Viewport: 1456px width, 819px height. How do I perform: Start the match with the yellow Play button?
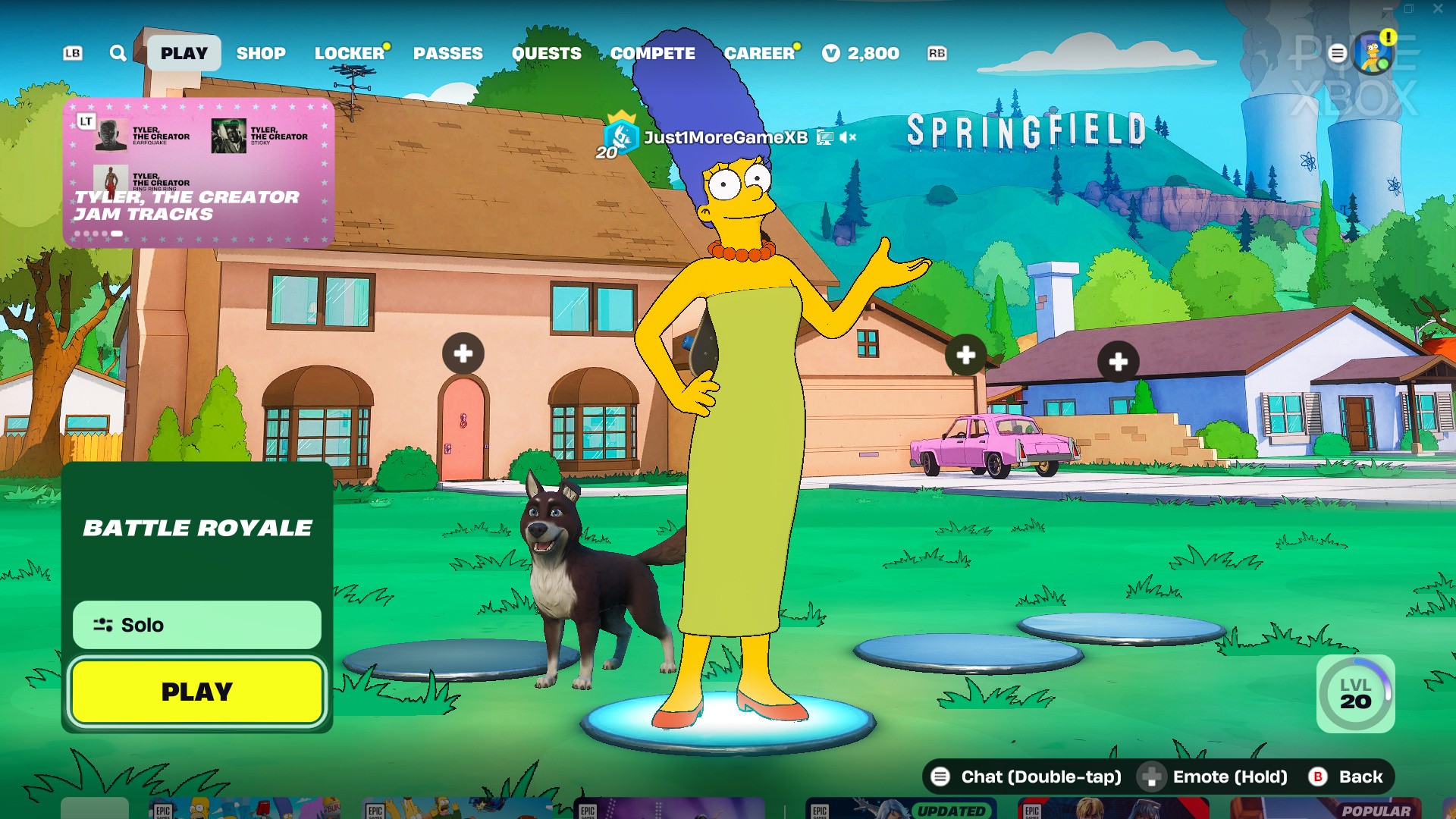point(197,692)
